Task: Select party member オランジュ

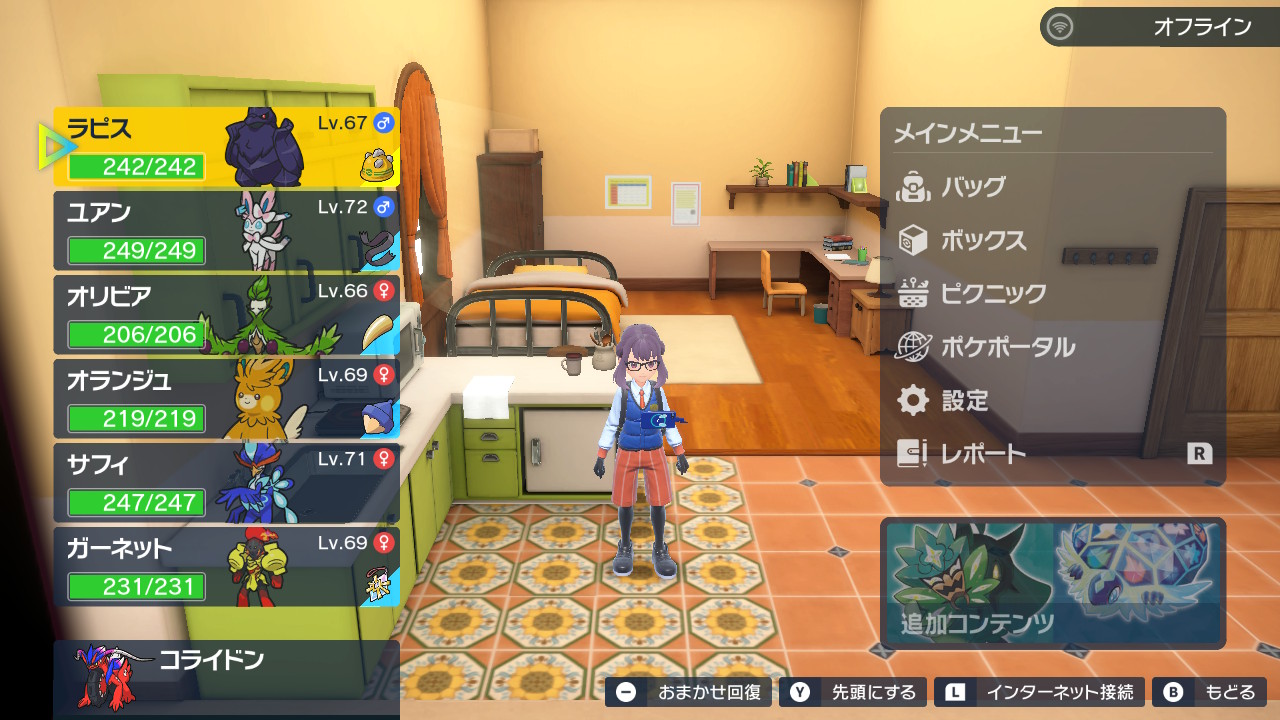Action: 226,399
